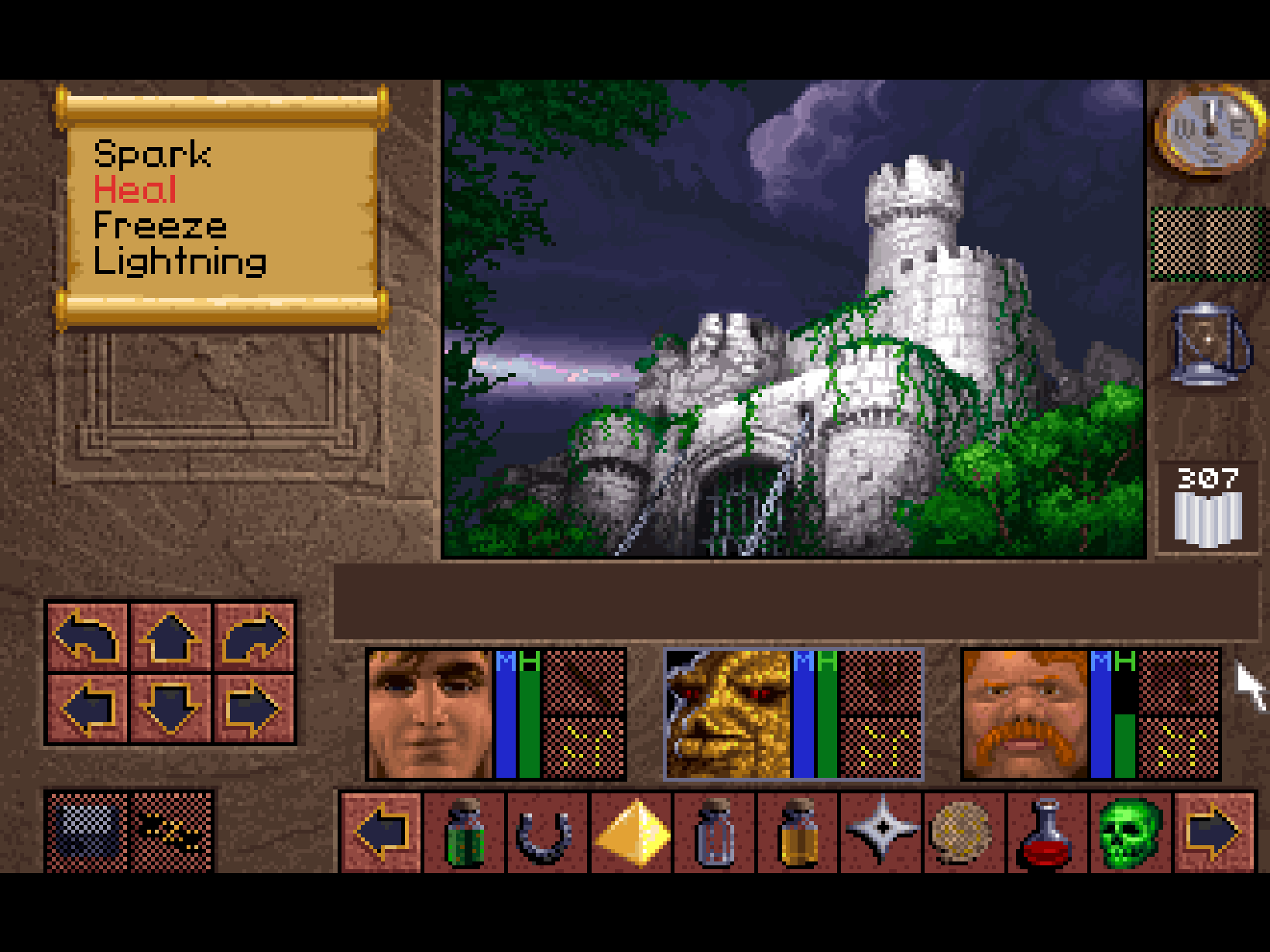
Task: Select the throwing star item
Action: [x=881, y=830]
